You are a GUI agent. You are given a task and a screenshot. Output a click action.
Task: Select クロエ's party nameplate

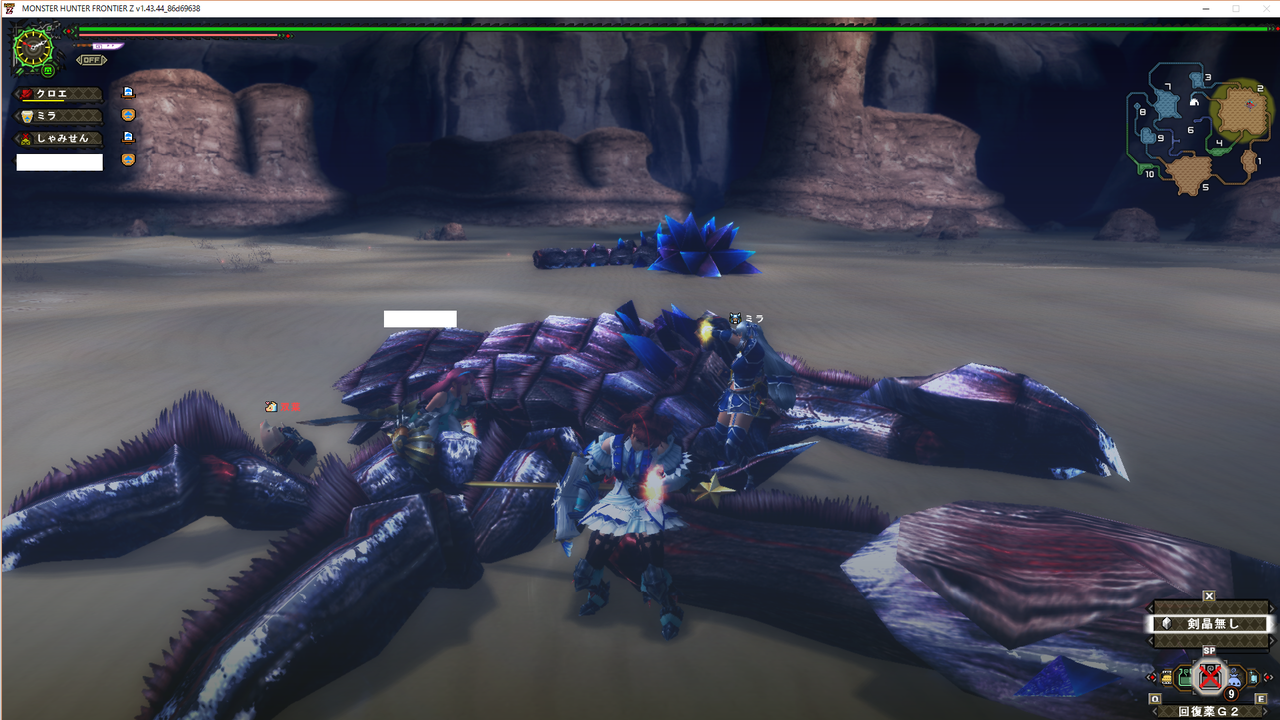(60, 93)
